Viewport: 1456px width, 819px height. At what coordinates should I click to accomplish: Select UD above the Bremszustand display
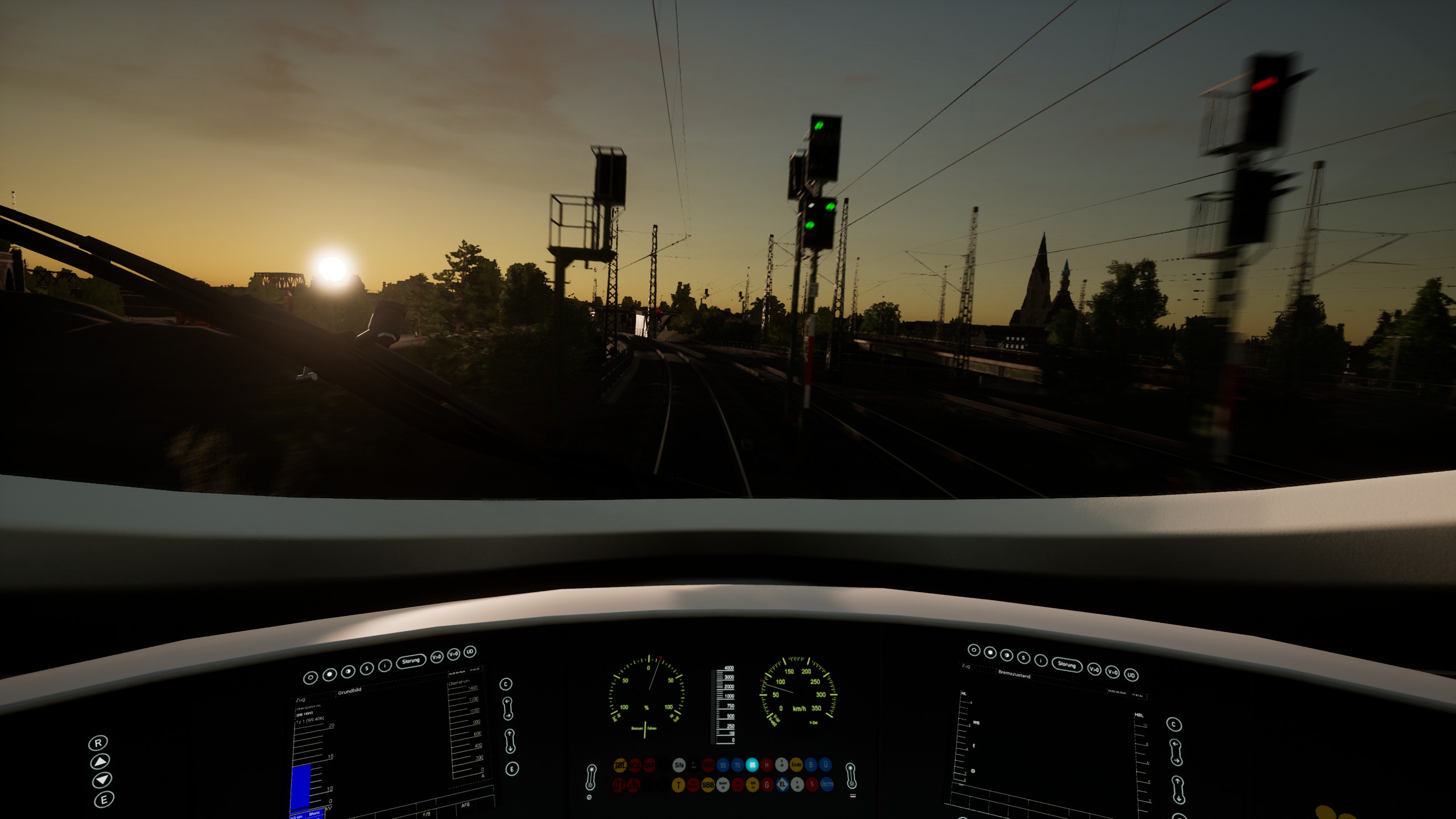point(1131,675)
